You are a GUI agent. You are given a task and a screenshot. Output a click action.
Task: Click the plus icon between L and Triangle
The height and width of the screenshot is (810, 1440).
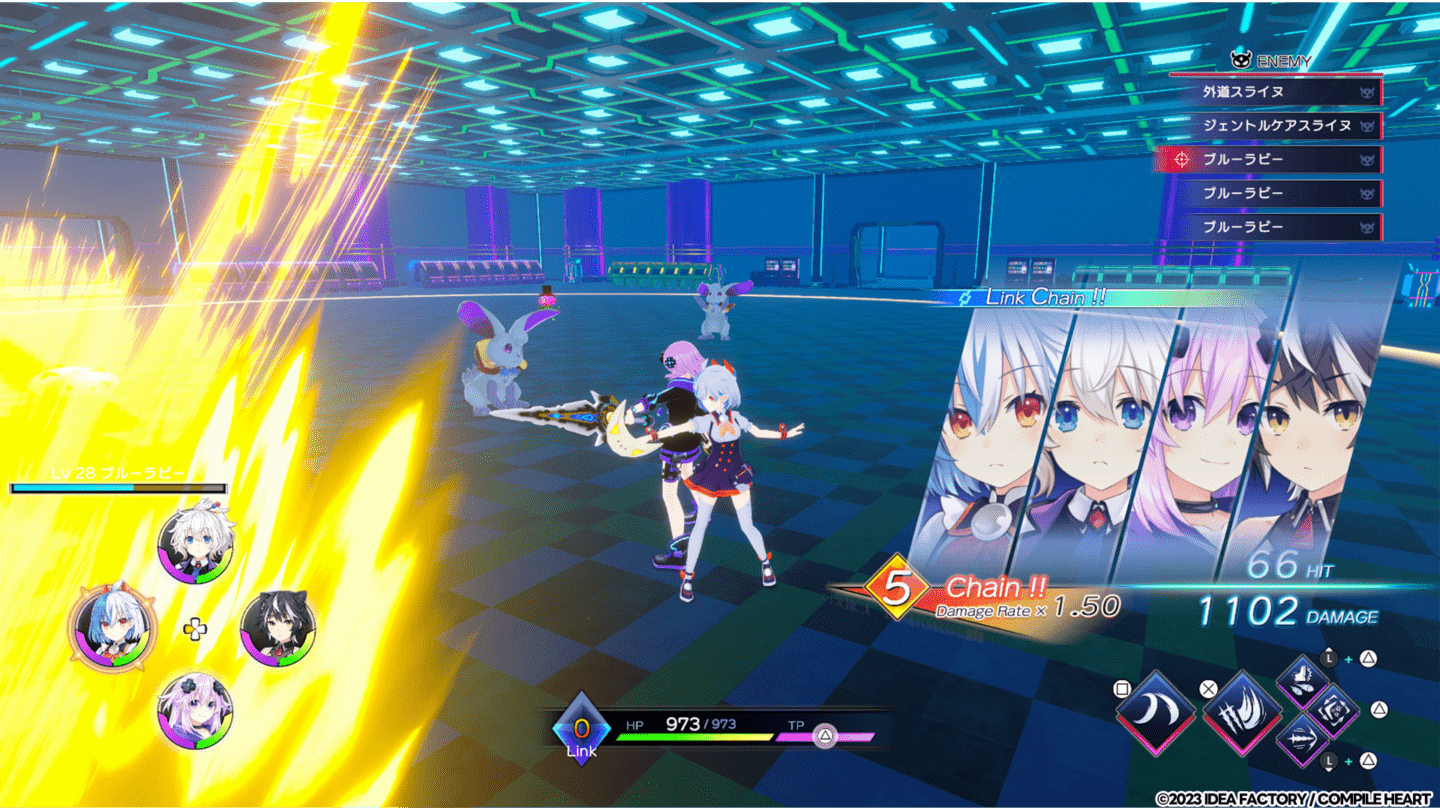pos(1348,660)
